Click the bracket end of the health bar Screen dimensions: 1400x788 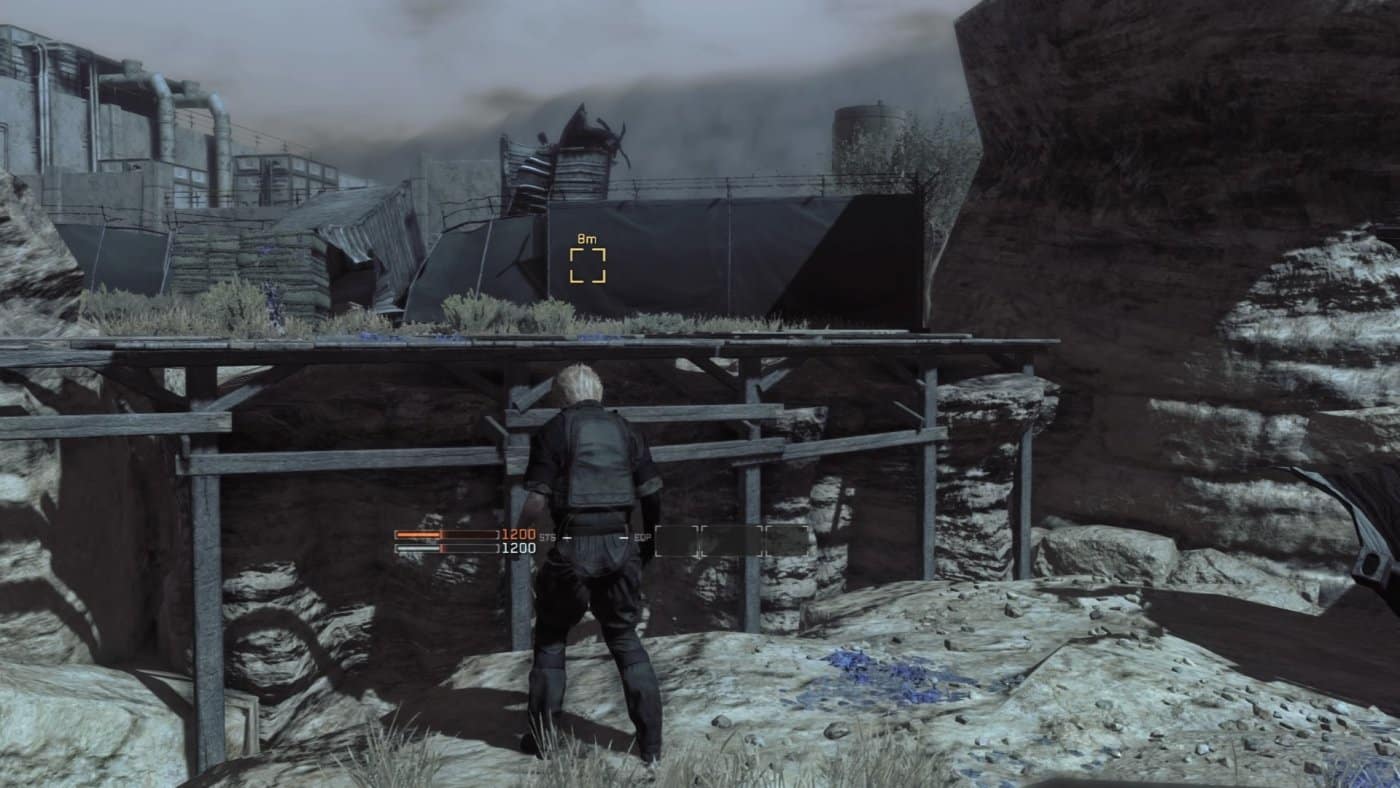[x=497, y=533]
